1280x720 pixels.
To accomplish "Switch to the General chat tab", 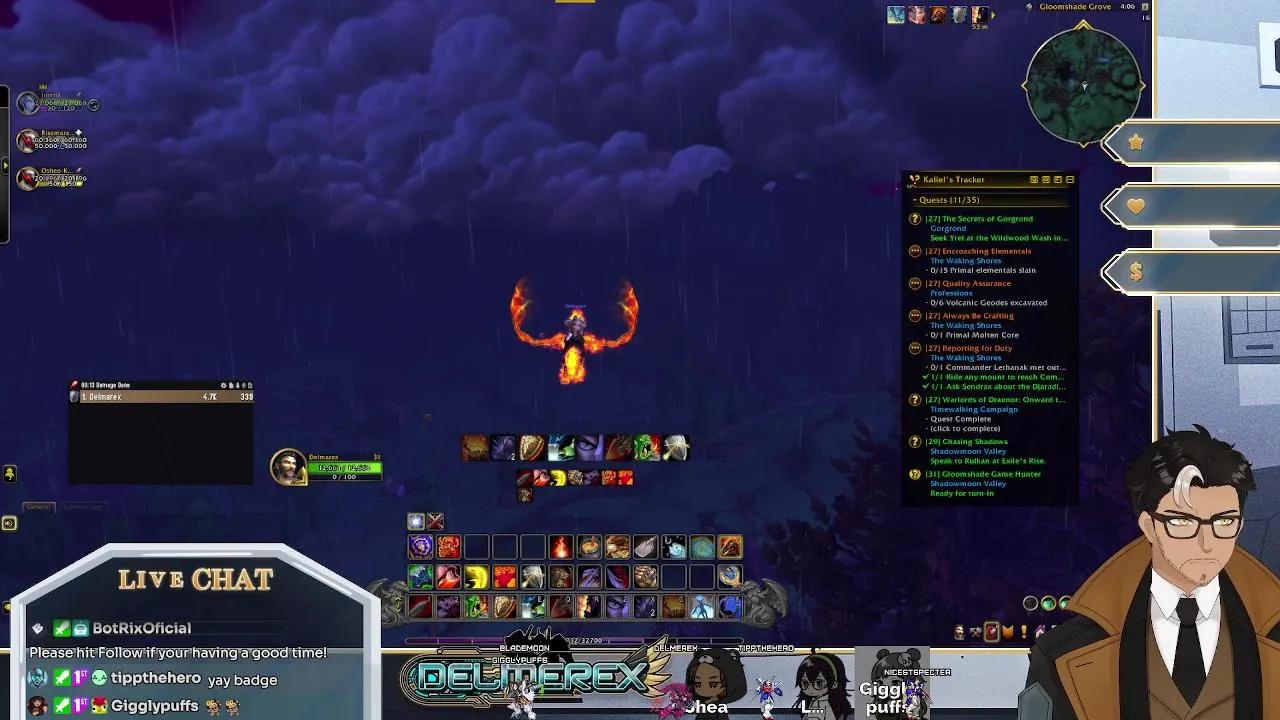I will tap(40, 506).
